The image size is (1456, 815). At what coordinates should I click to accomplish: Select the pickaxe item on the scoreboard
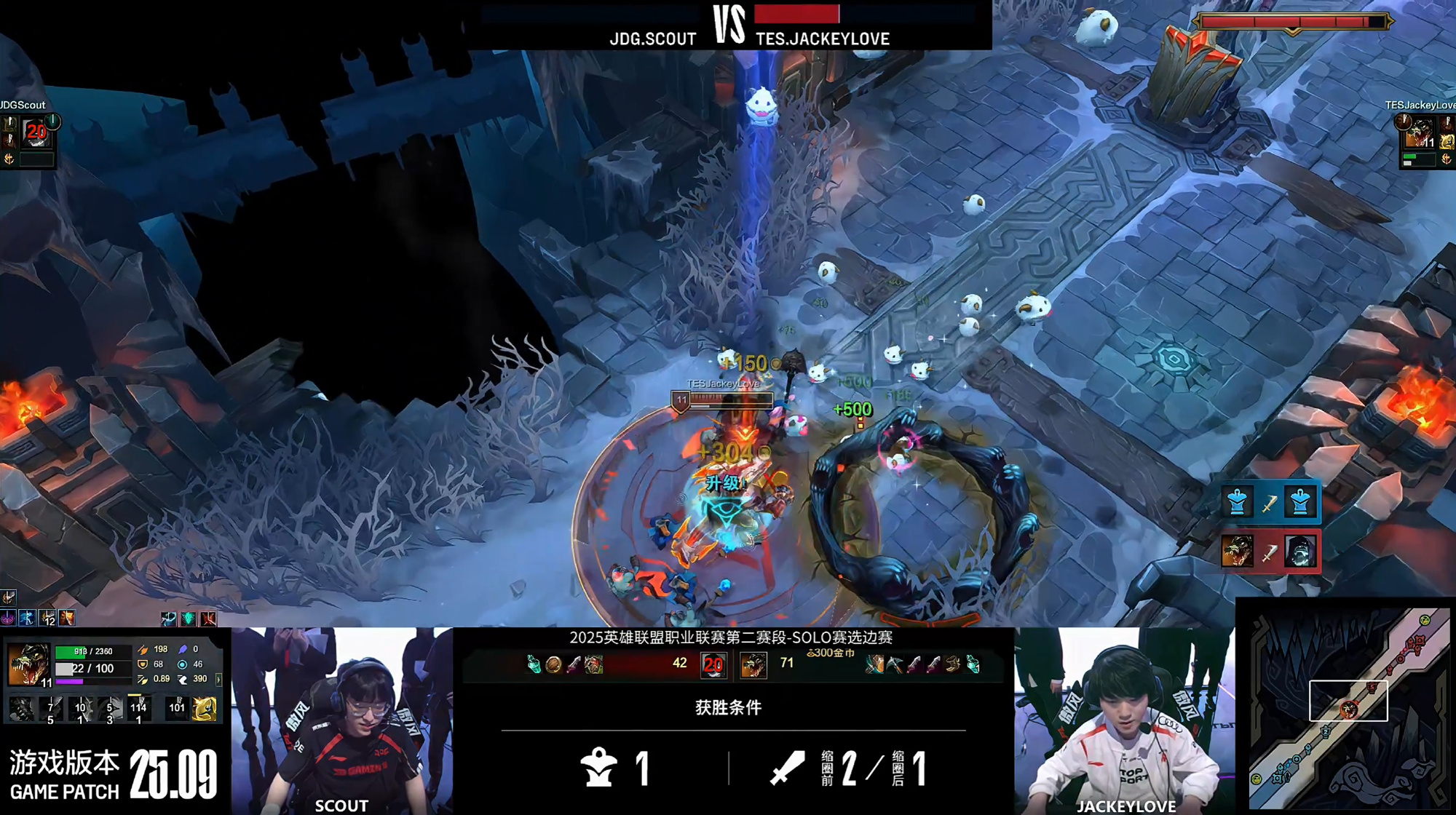[895, 664]
